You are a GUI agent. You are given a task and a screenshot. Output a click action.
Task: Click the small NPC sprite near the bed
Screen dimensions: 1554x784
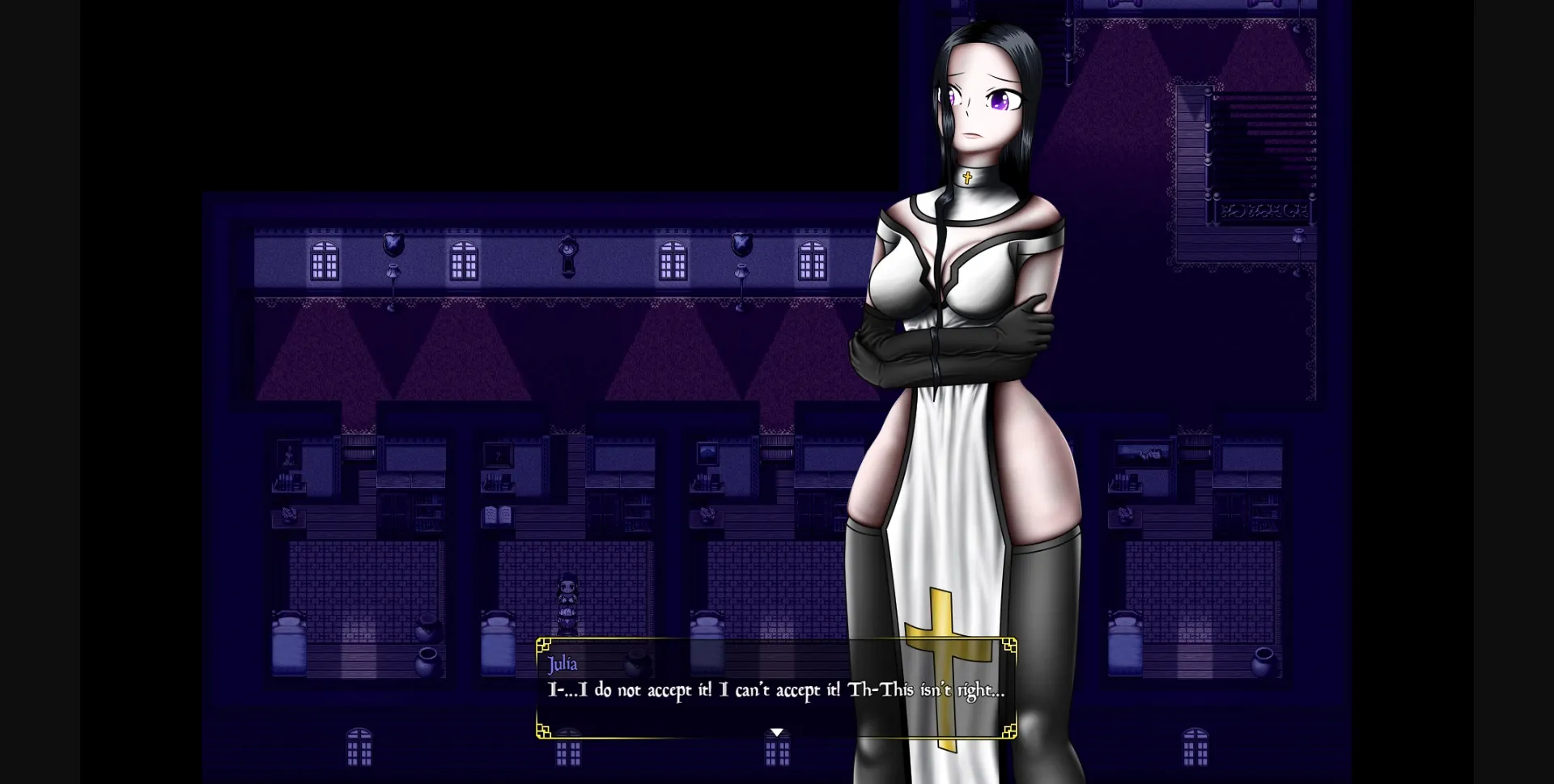point(568,604)
